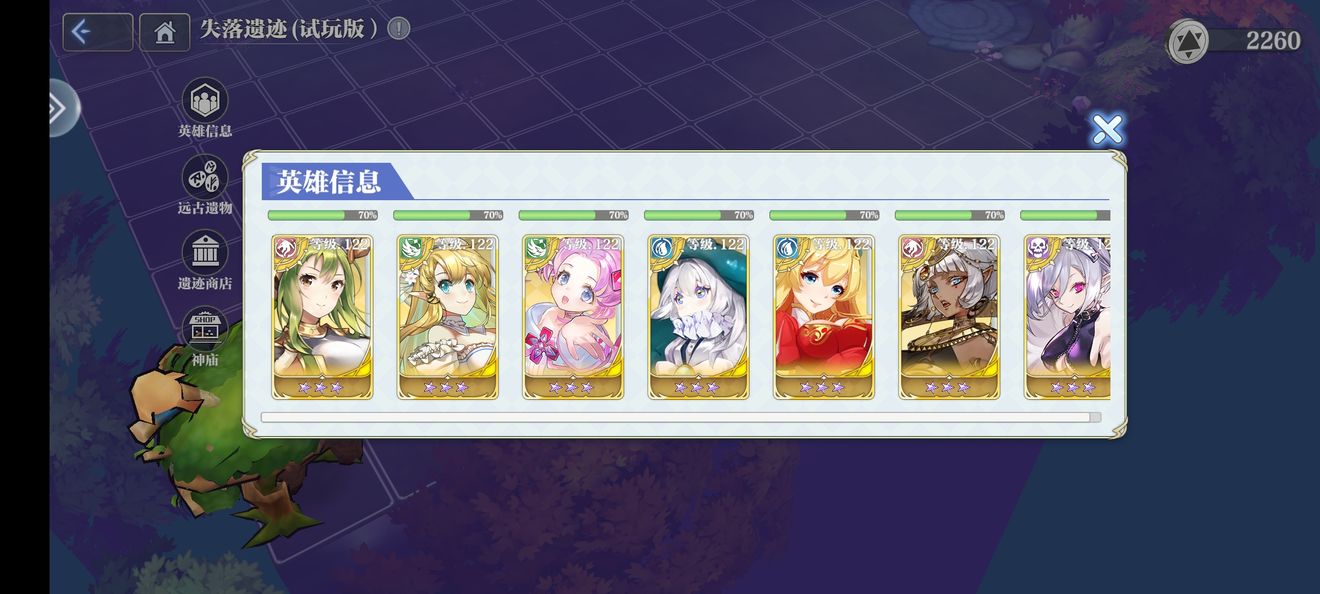The width and height of the screenshot is (1320, 594).
Task: Tap the triangle currency icon
Action: tap(1187, 41)
